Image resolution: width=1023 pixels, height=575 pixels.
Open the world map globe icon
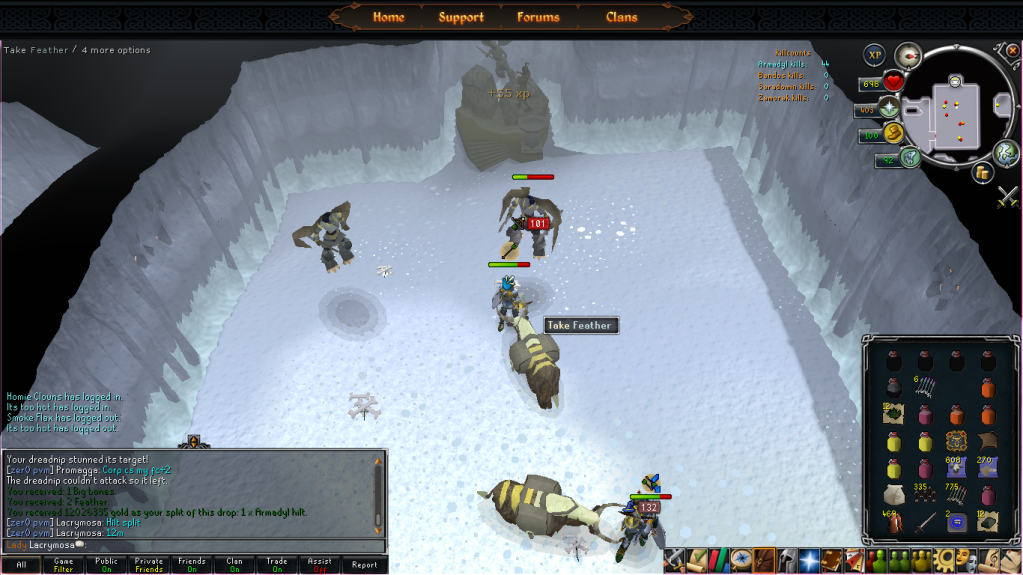[x=1006, y=152]
